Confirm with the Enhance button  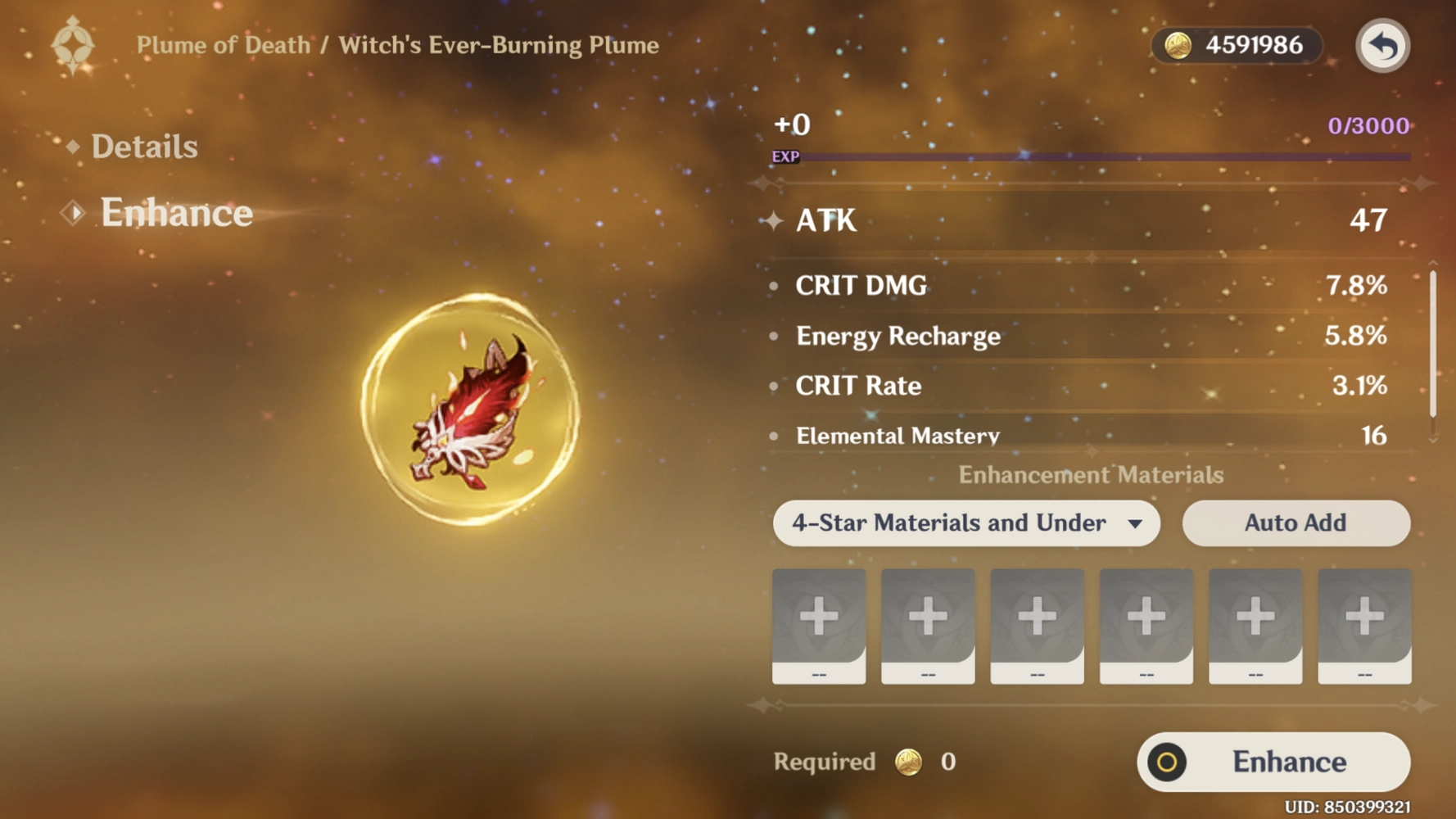[x=1273, y=762]
